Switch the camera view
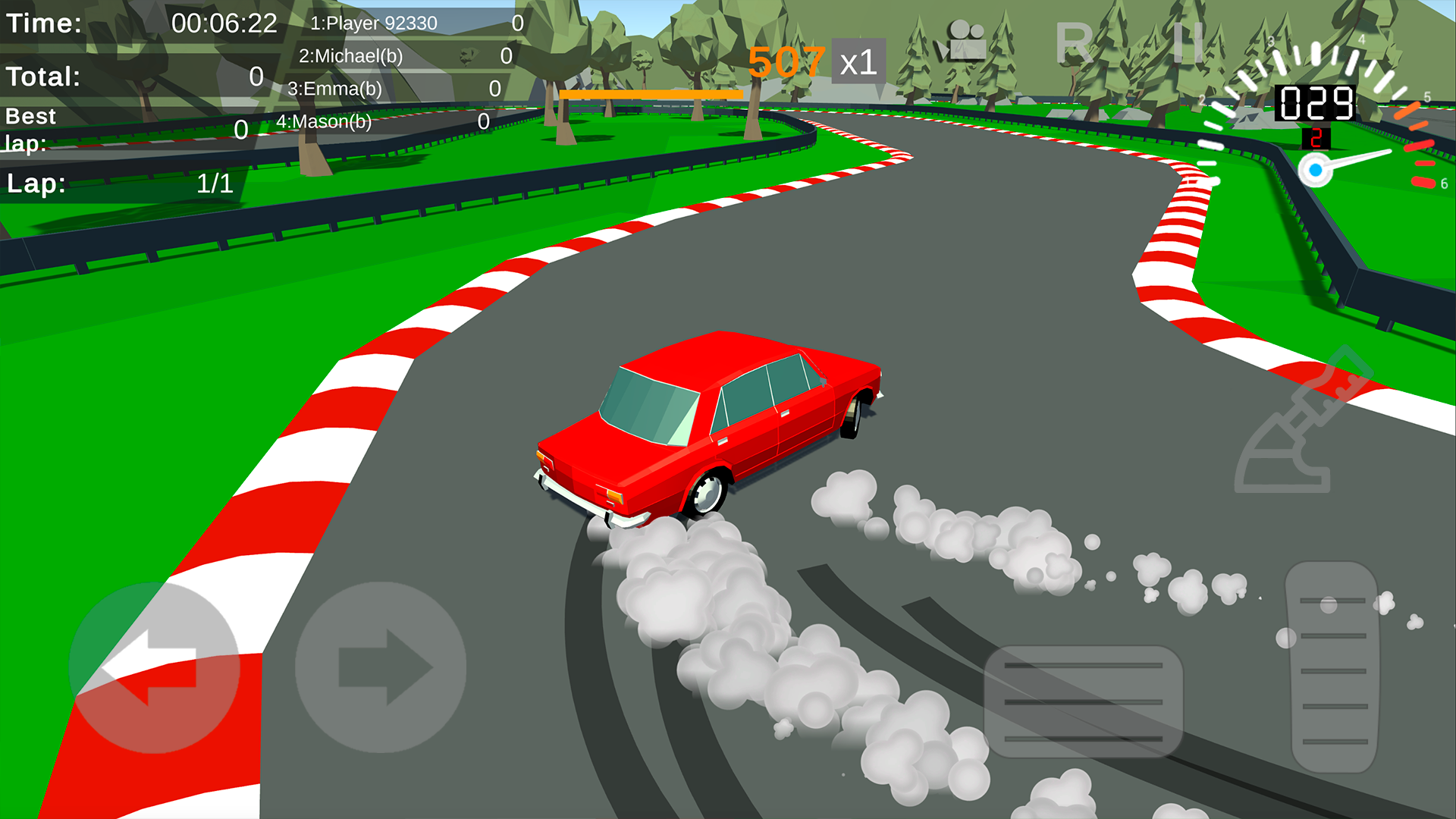Image resolution: width=1456 pixels, height=819 pixels. tap(967, 38)
